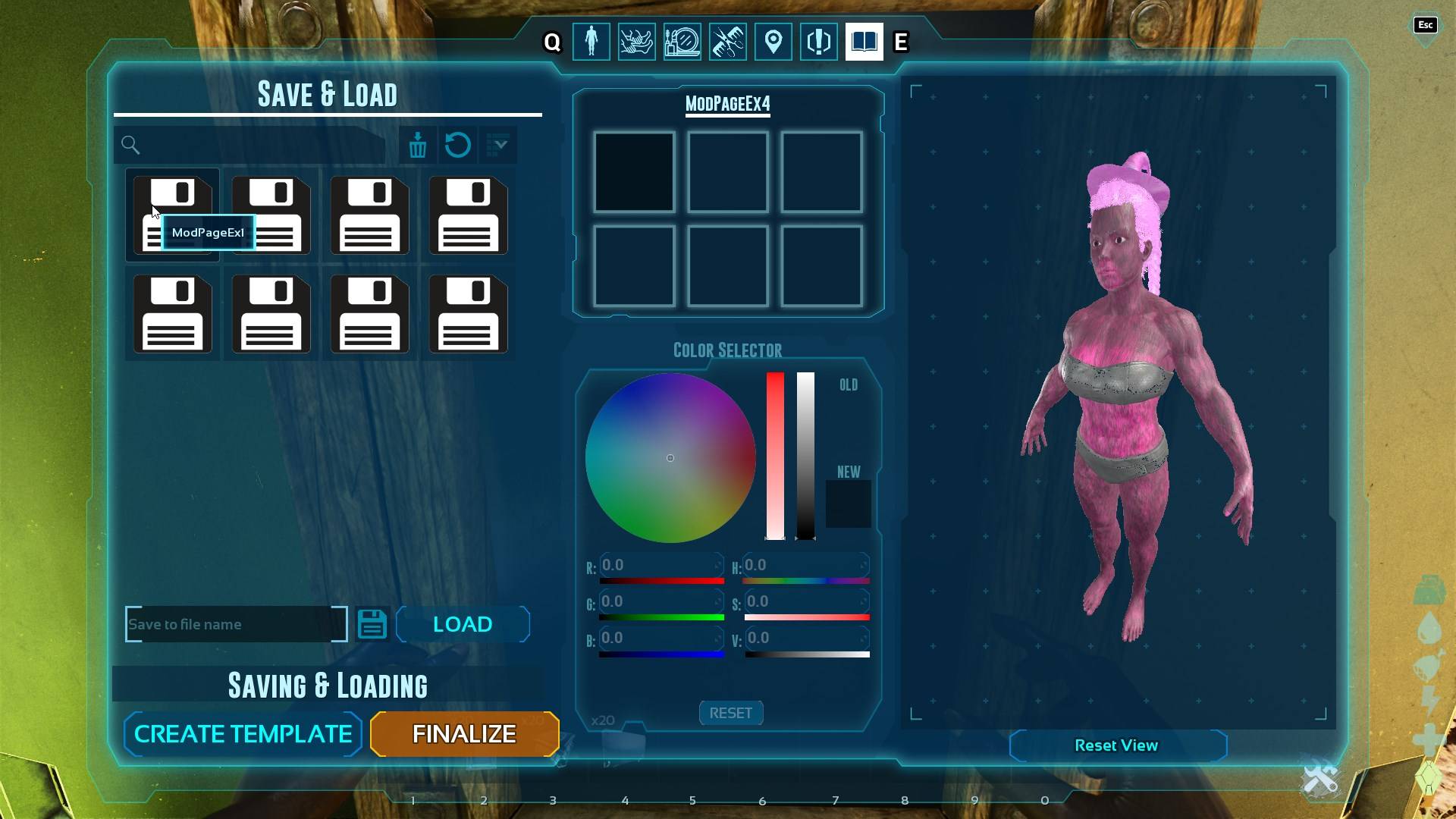The height and width of the screenshot is (819, 1456).
Task: Click the save-to-disk icon beside the filename field
Action: (x=372, y=623)
